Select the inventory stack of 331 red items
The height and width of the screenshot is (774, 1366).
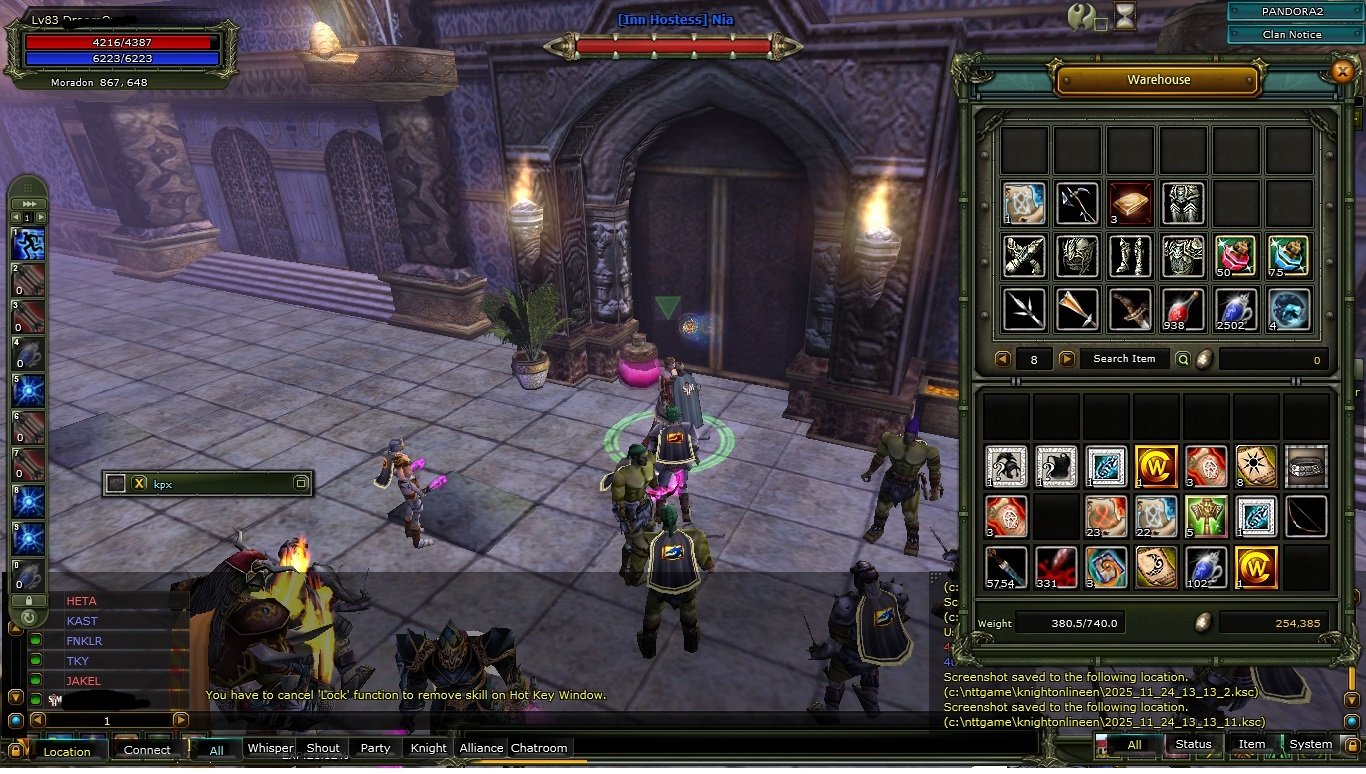click(x=1056, y=567)
